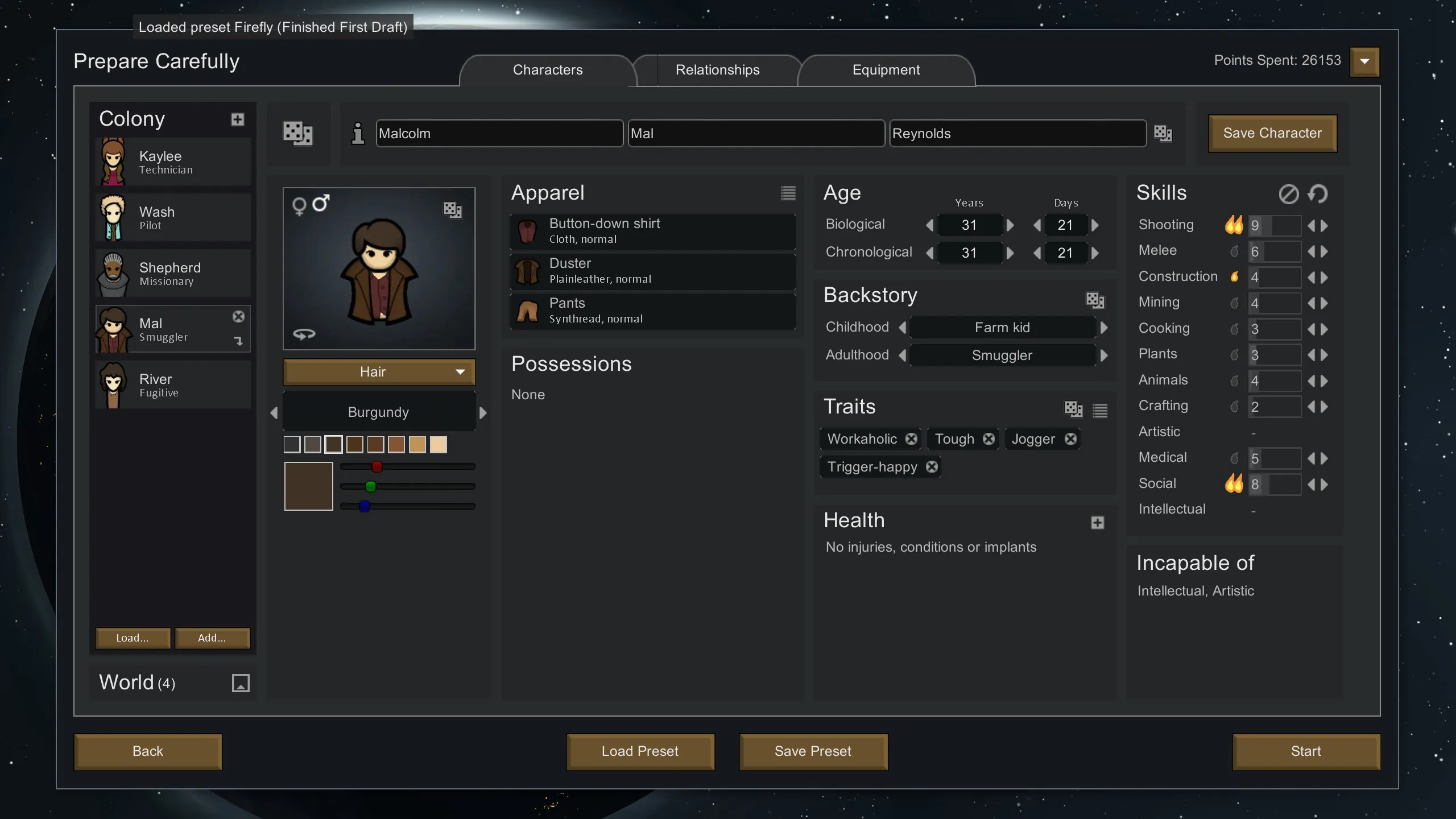Image resolution: width=1456 pixels, height=819 pixels.
Task: Start the game
Action: pyautogui.click(x=1305, y=751)
